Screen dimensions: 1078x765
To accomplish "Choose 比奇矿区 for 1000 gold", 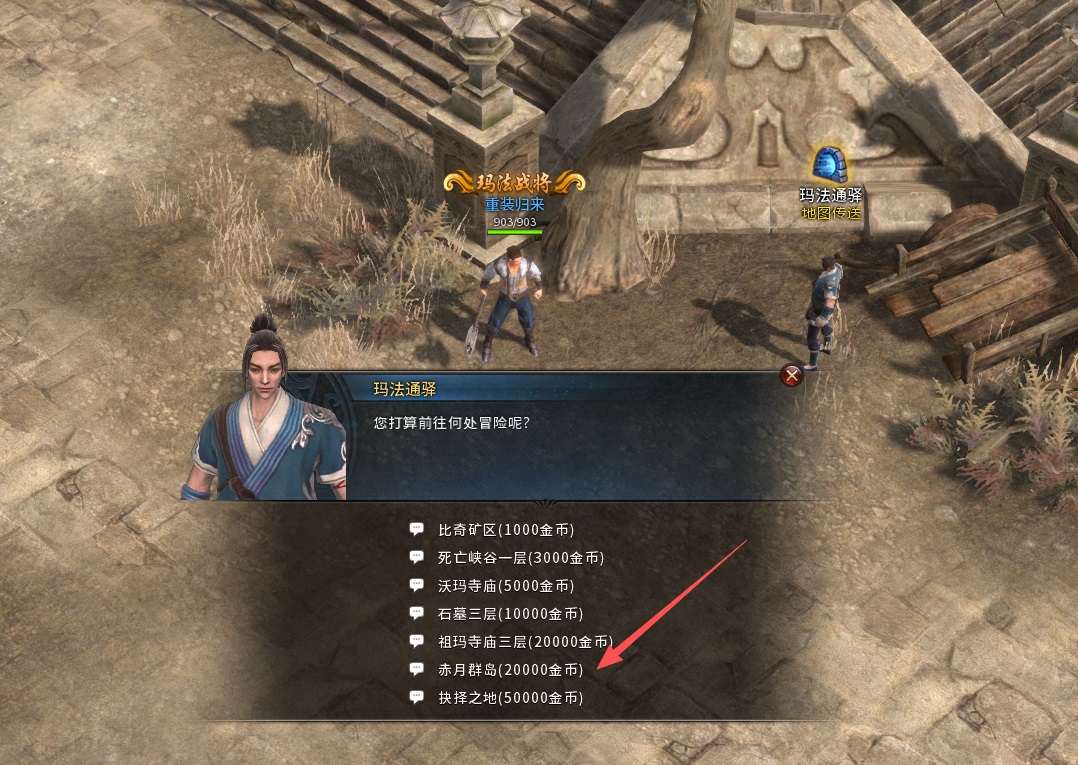I will (x=506, y=529).
